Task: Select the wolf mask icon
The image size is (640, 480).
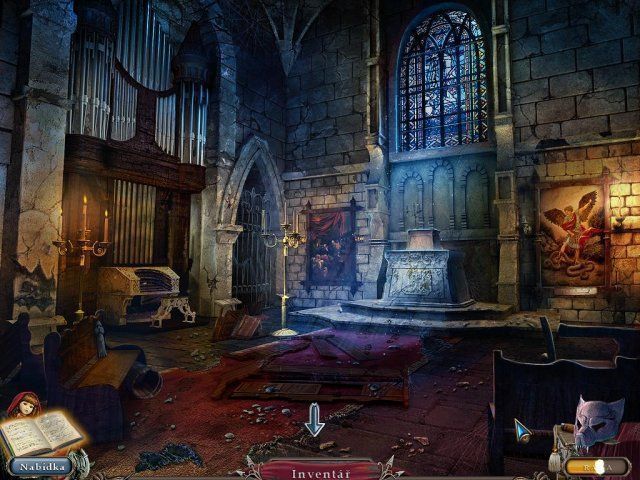Action: [597, 422]
